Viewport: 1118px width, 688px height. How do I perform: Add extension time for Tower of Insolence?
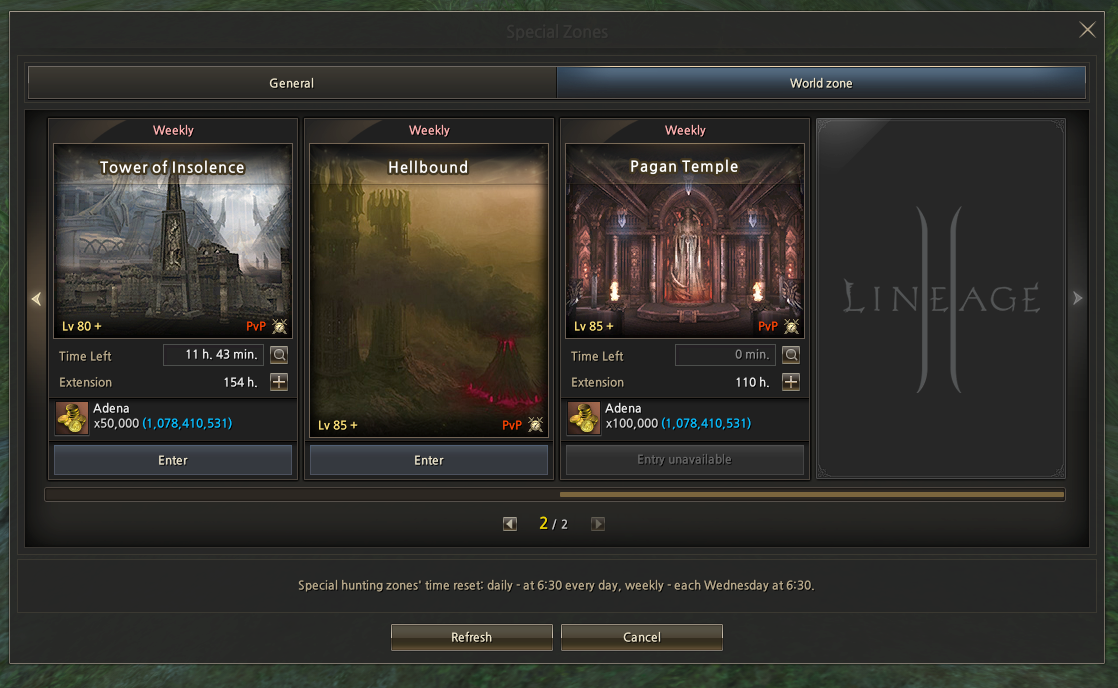pyautogui.click(x=279, y=382)
